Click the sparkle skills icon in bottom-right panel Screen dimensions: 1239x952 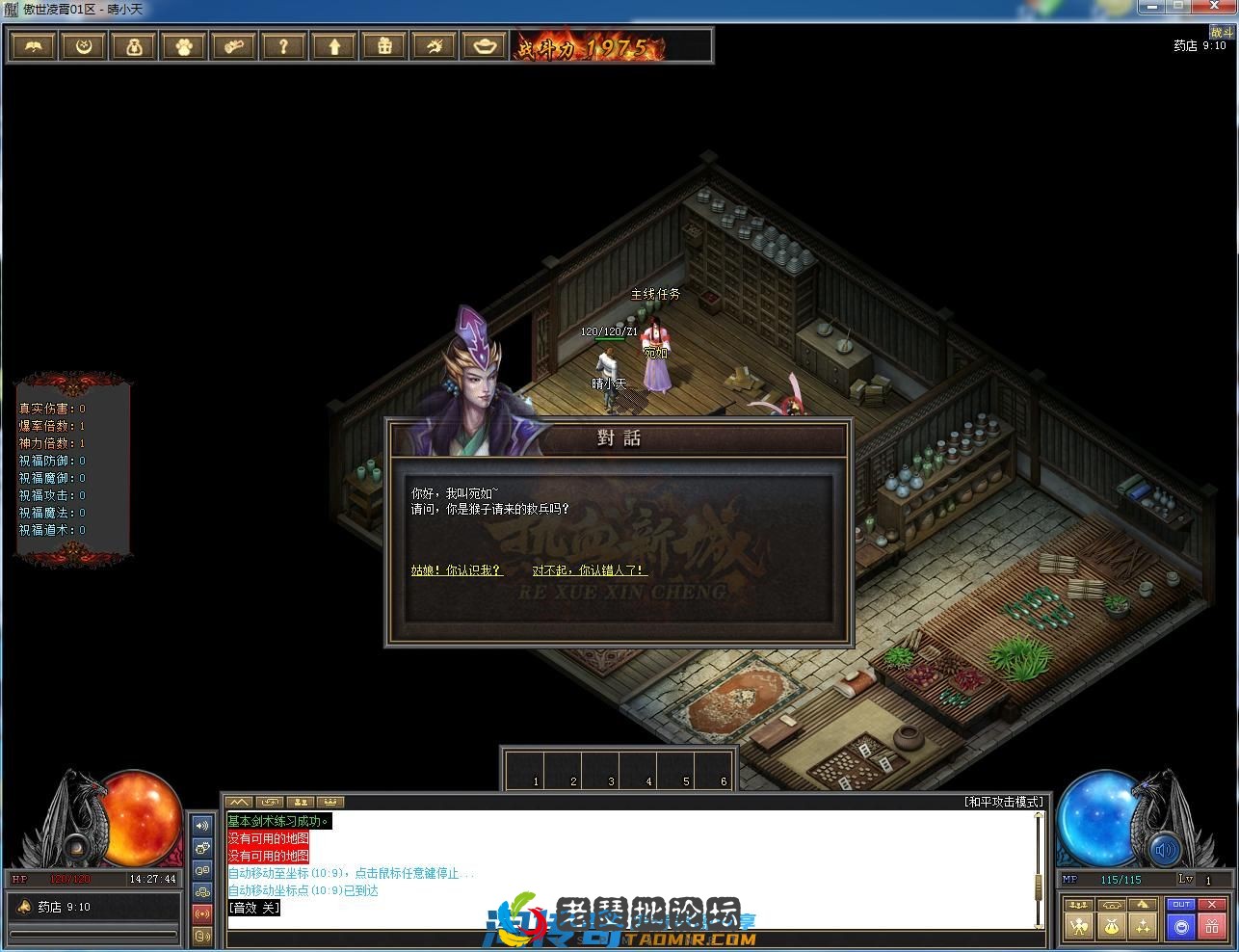(x=1144, y=927)
